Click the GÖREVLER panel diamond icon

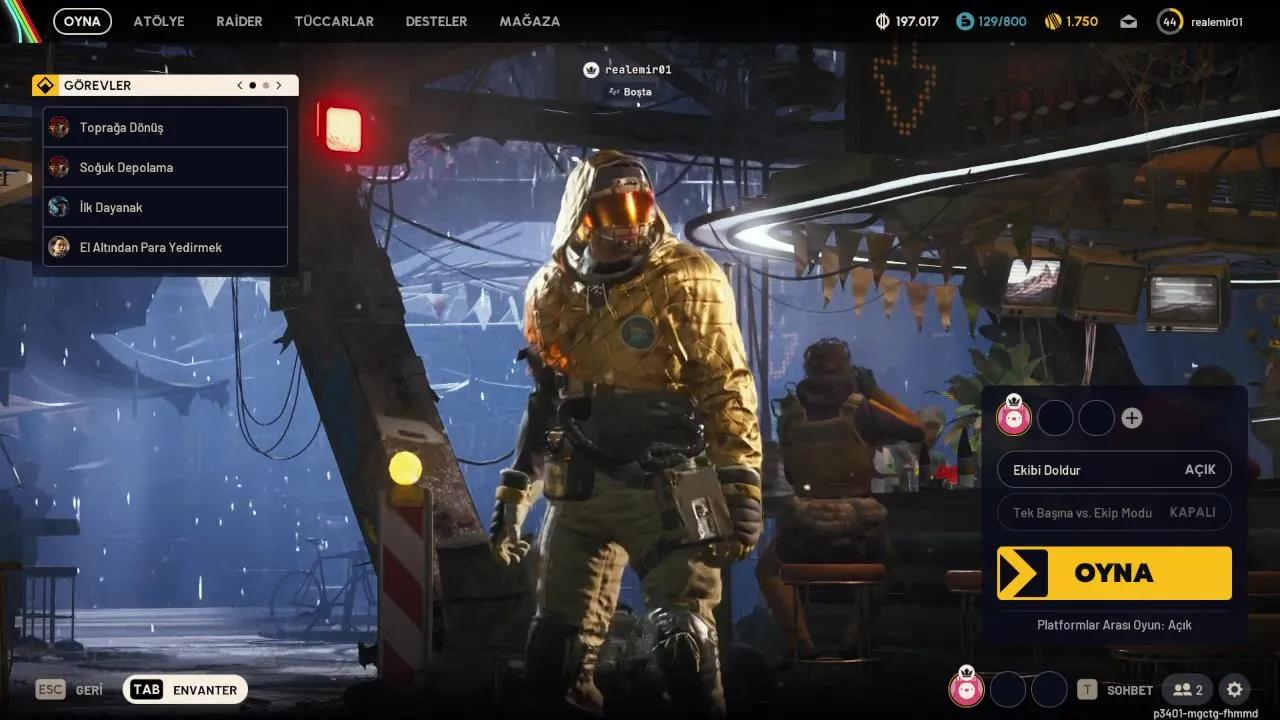(45, 85)
